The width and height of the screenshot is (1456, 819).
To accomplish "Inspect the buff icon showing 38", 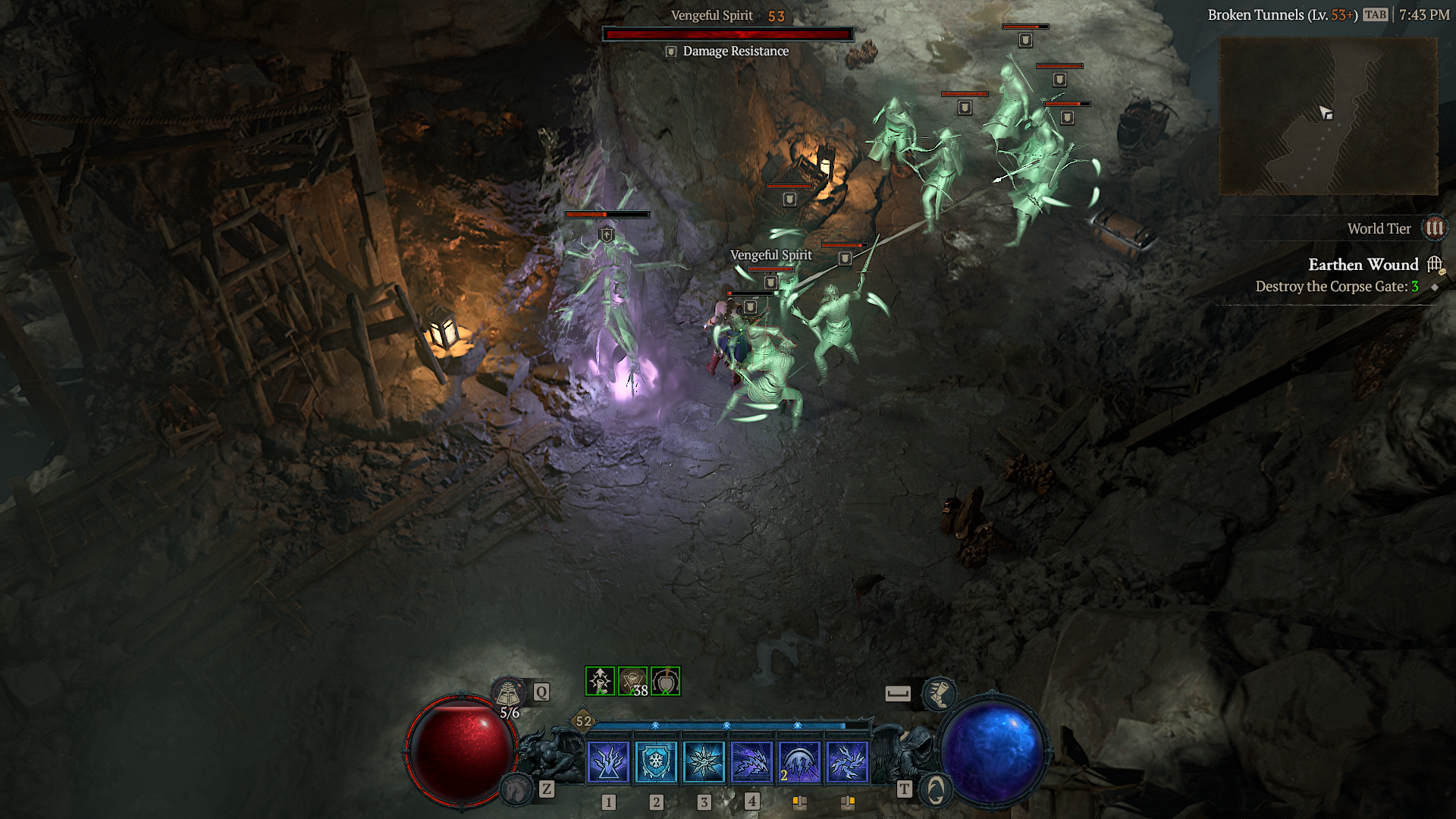I will pos(632,681).
